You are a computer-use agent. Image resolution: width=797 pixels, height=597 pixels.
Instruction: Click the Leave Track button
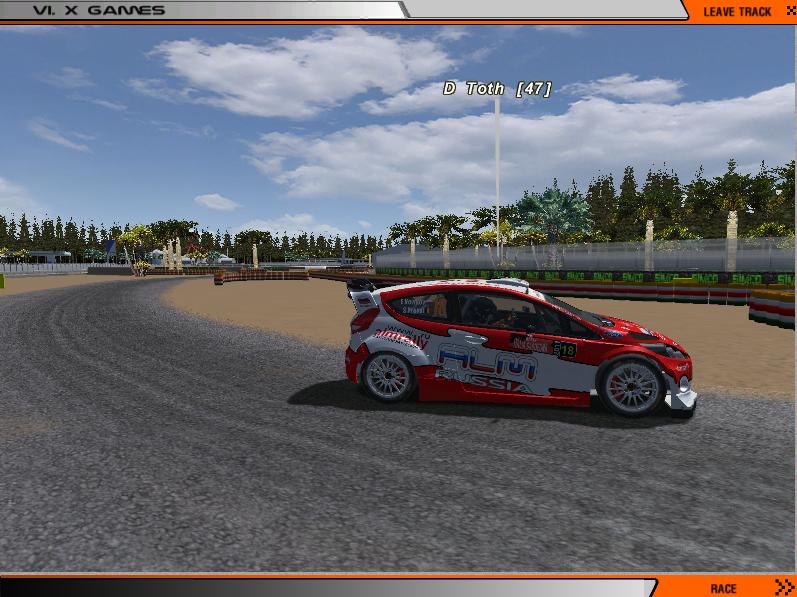pyautogui.click(x=737, y=11)
